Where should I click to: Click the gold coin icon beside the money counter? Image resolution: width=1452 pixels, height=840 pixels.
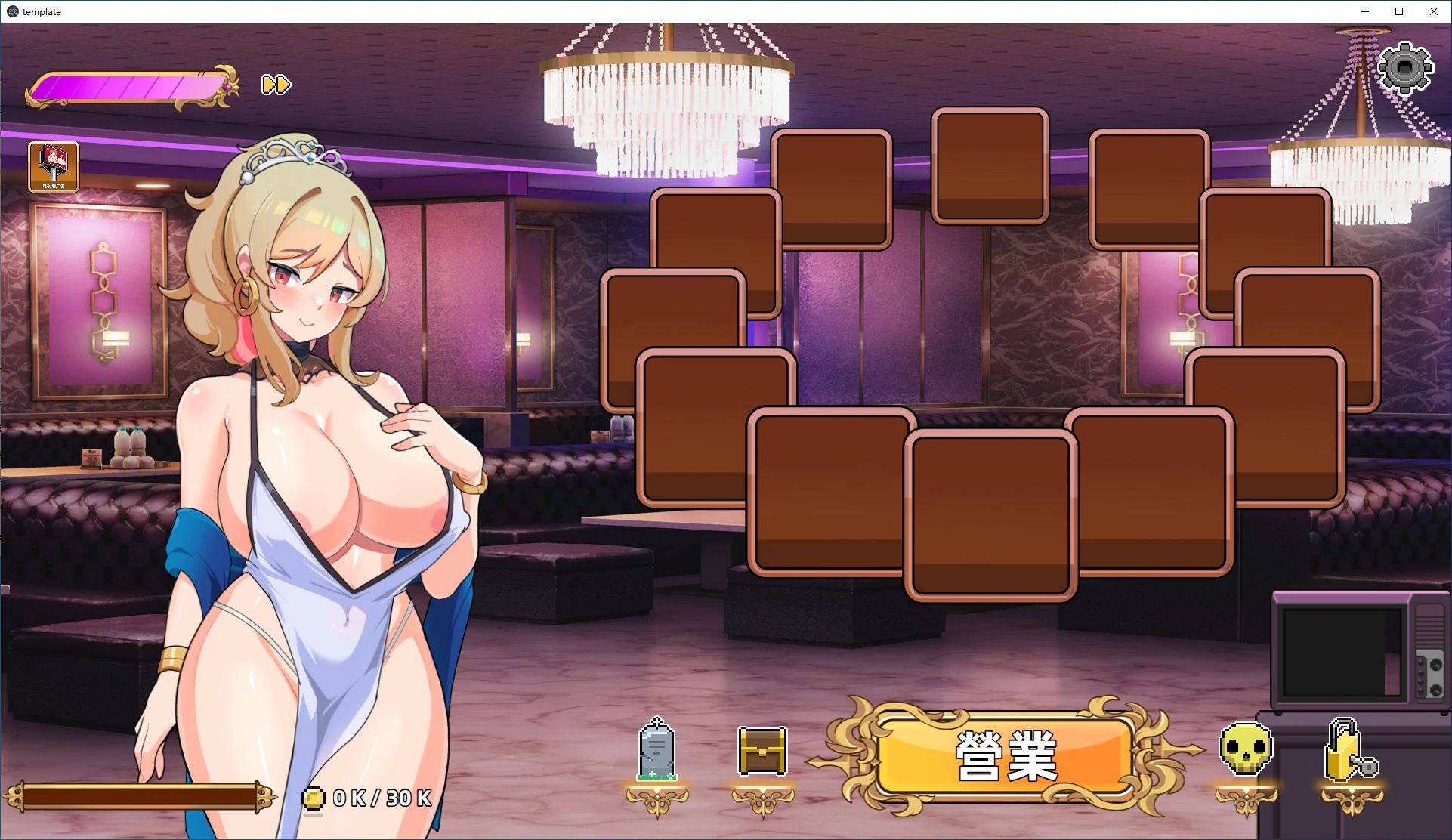tap(314, 797)
